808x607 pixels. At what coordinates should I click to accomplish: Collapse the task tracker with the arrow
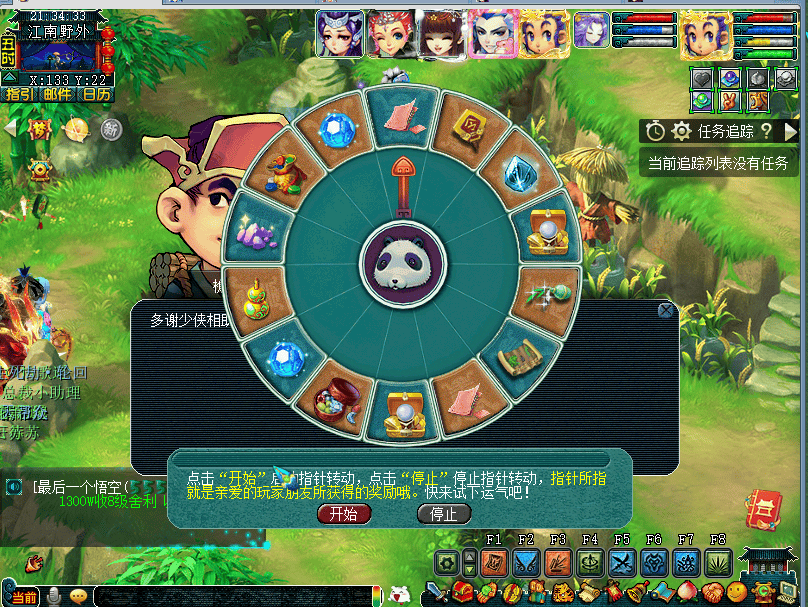790,131
